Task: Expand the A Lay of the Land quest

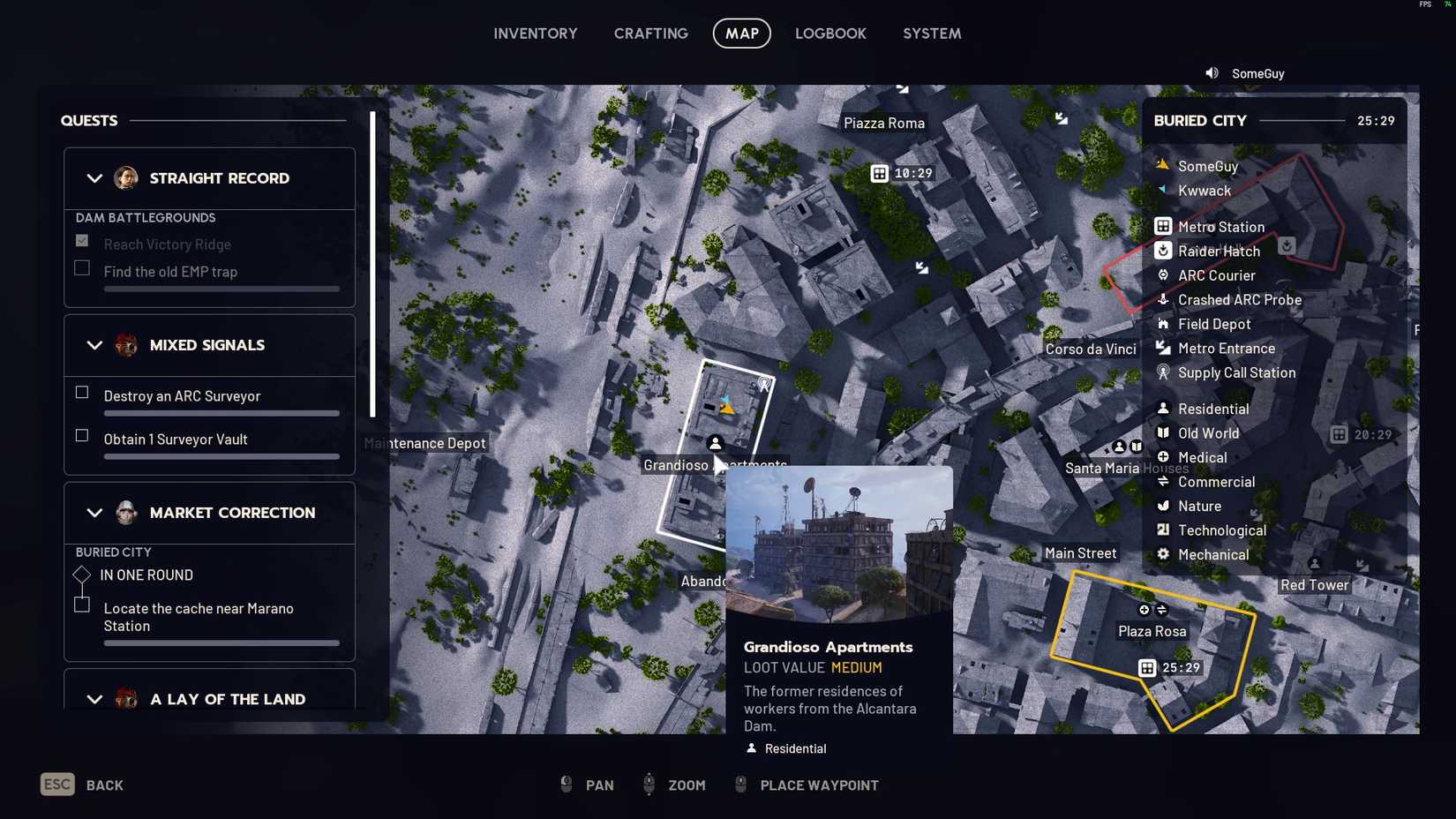Action: (x=95, y=699)
